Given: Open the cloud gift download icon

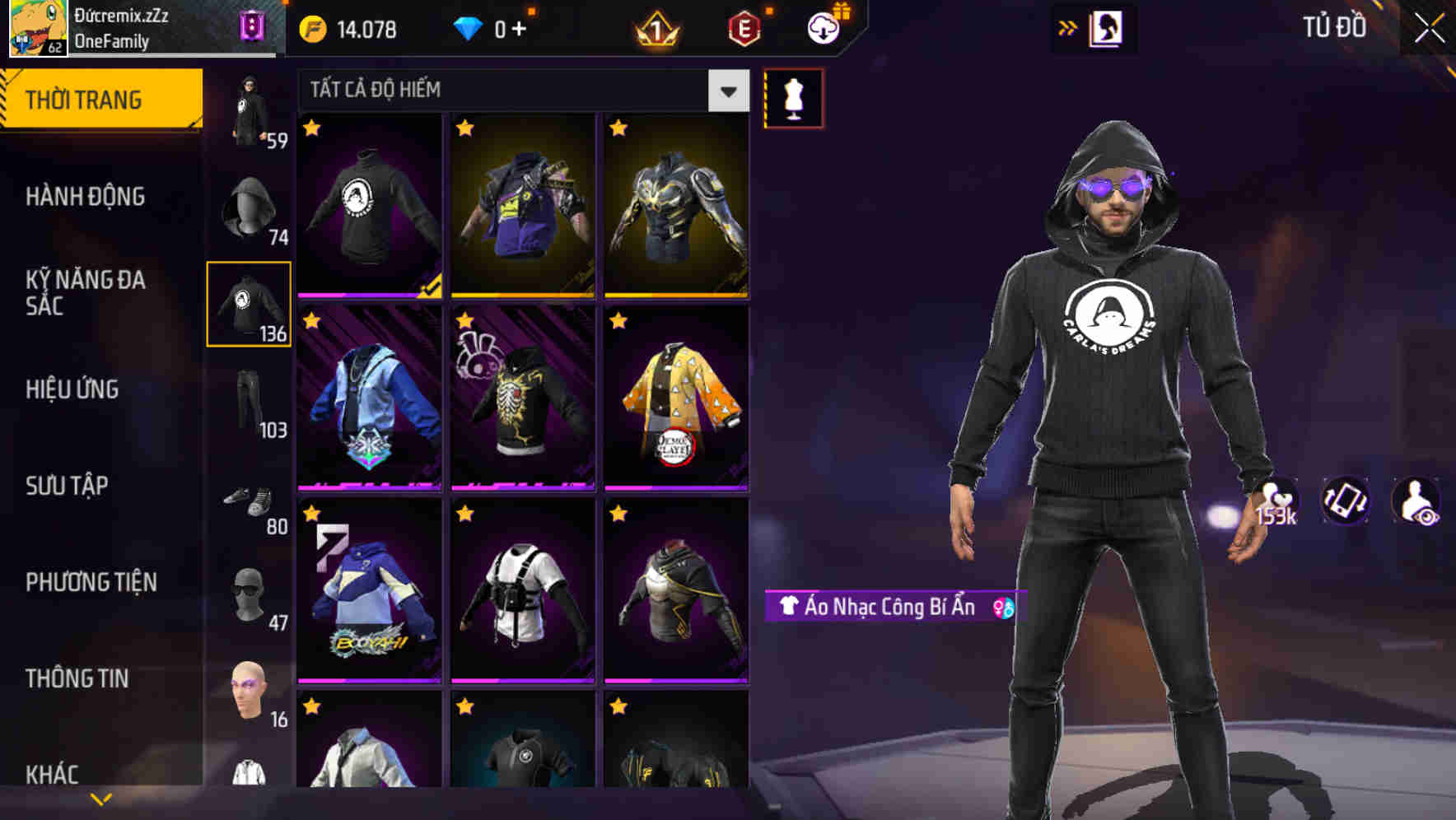Looking at the screenshot, I should [x=824, y=27].
